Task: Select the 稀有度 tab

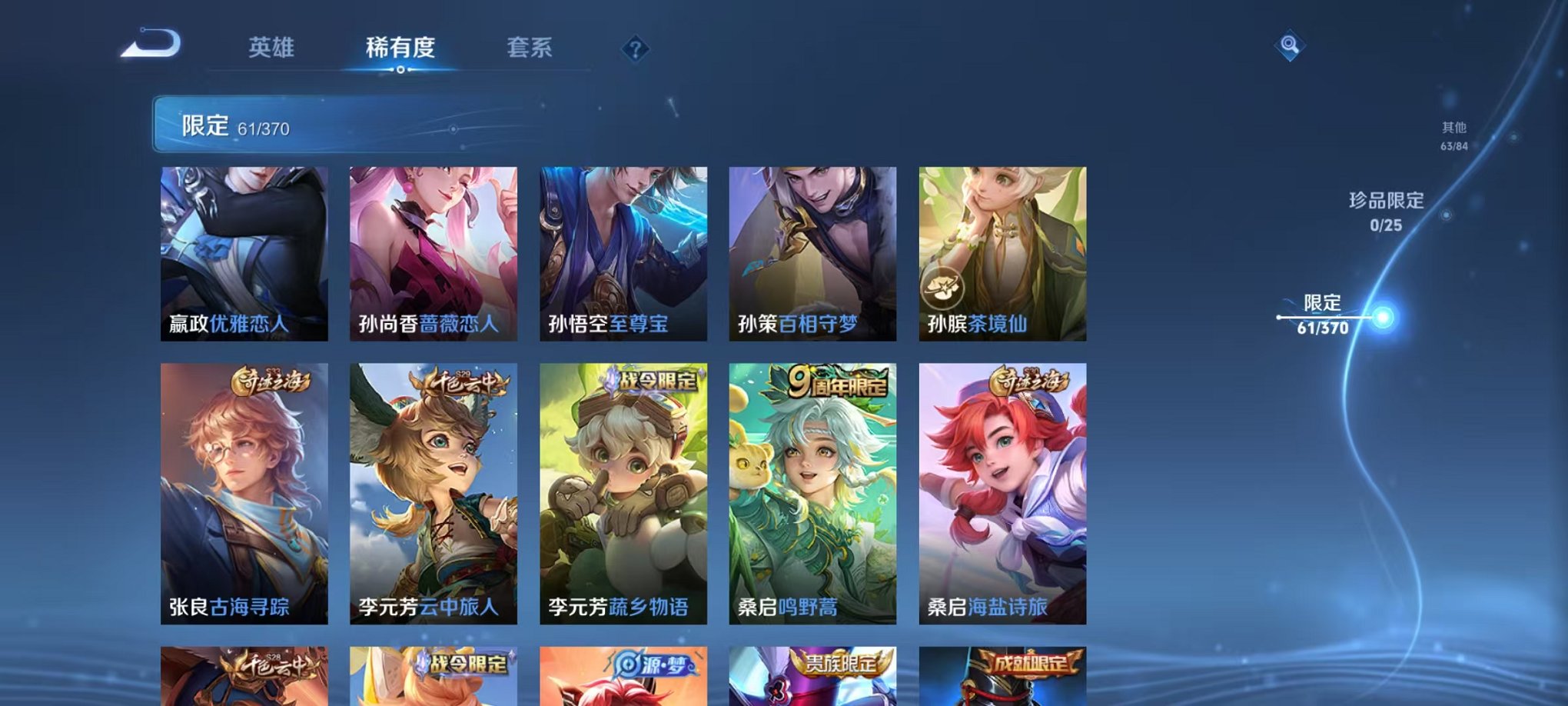Action: (x=400, y=46)
